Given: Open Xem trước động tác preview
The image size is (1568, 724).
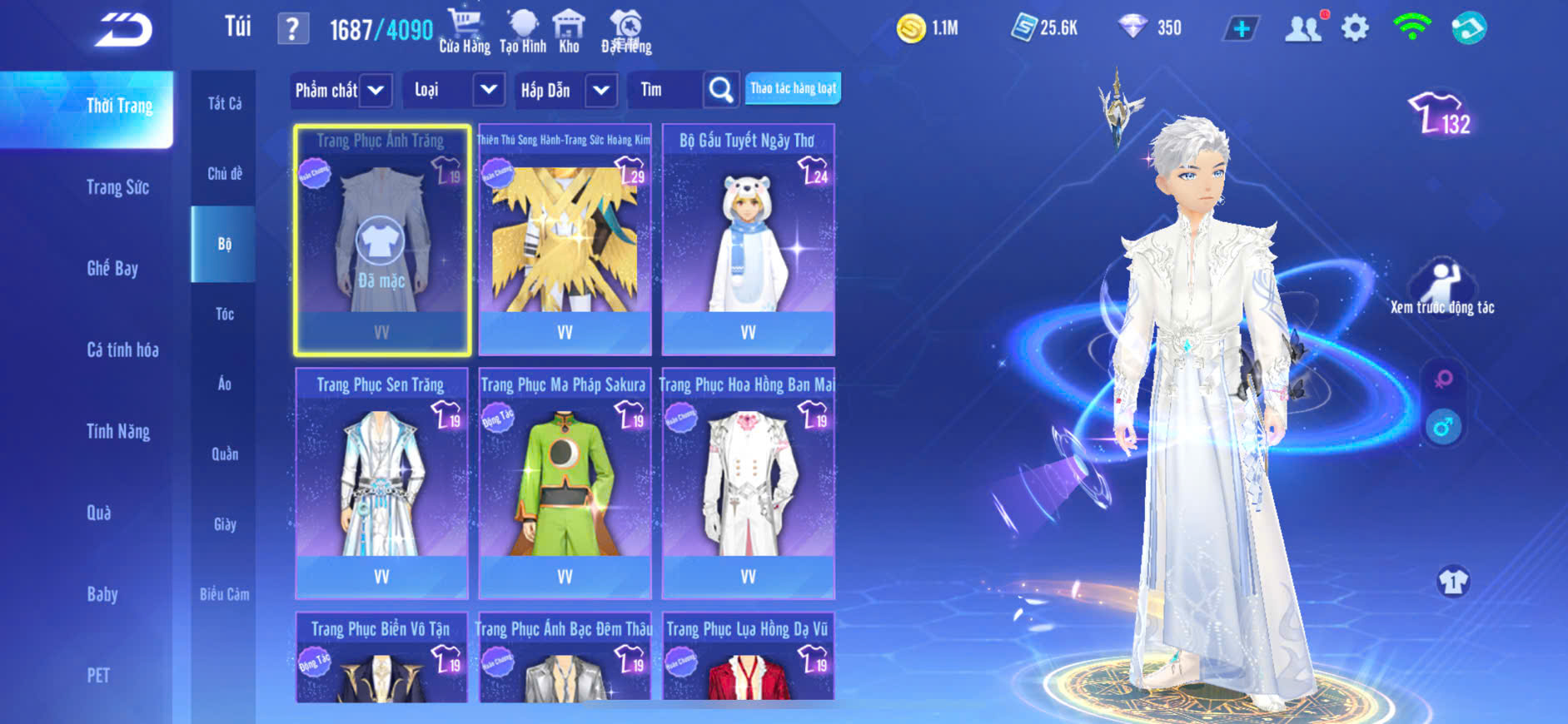Looking at the screenshot, I should pyautogui.click(x=1442, y=287).
